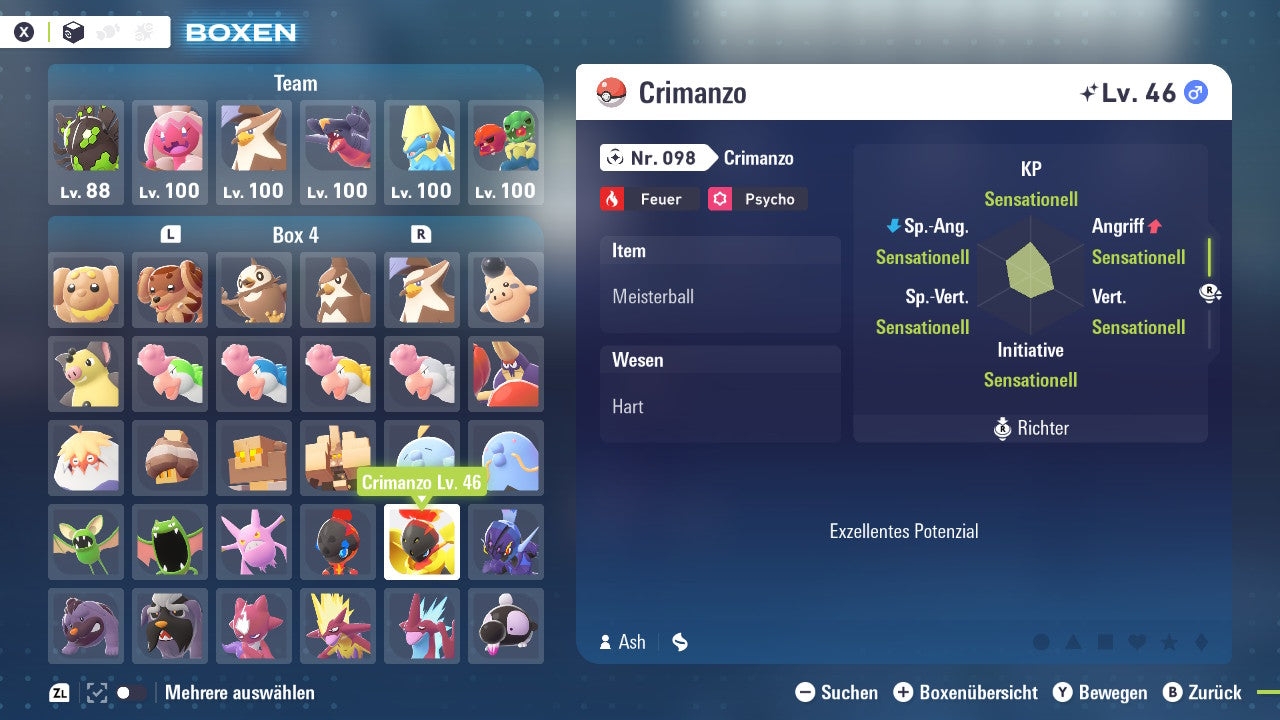Select the Box 4 header
Screen dimensions: 1280x720
pyautogui.click(x=295, y=235)
